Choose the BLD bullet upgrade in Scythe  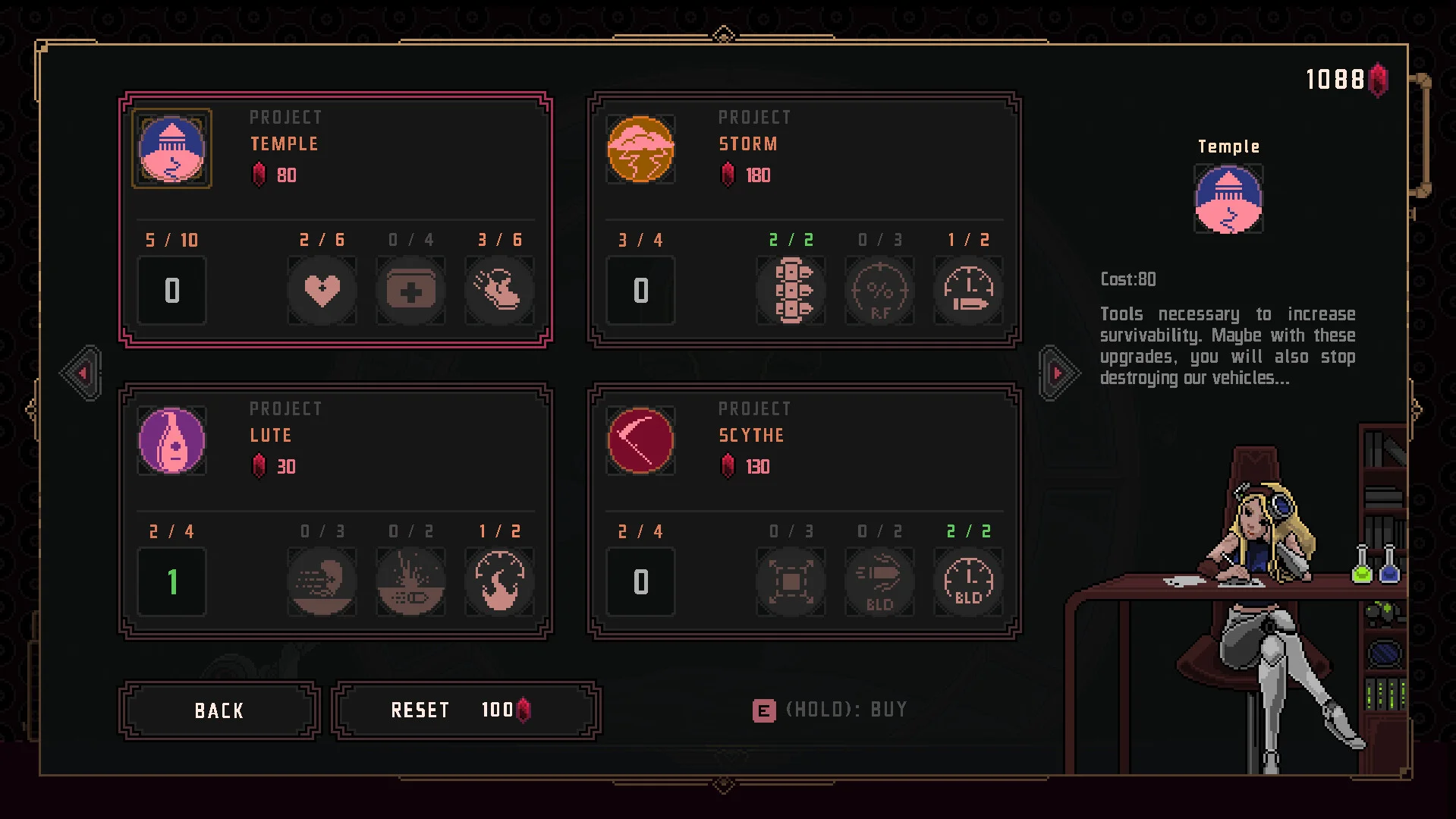(x=879, y=581)
